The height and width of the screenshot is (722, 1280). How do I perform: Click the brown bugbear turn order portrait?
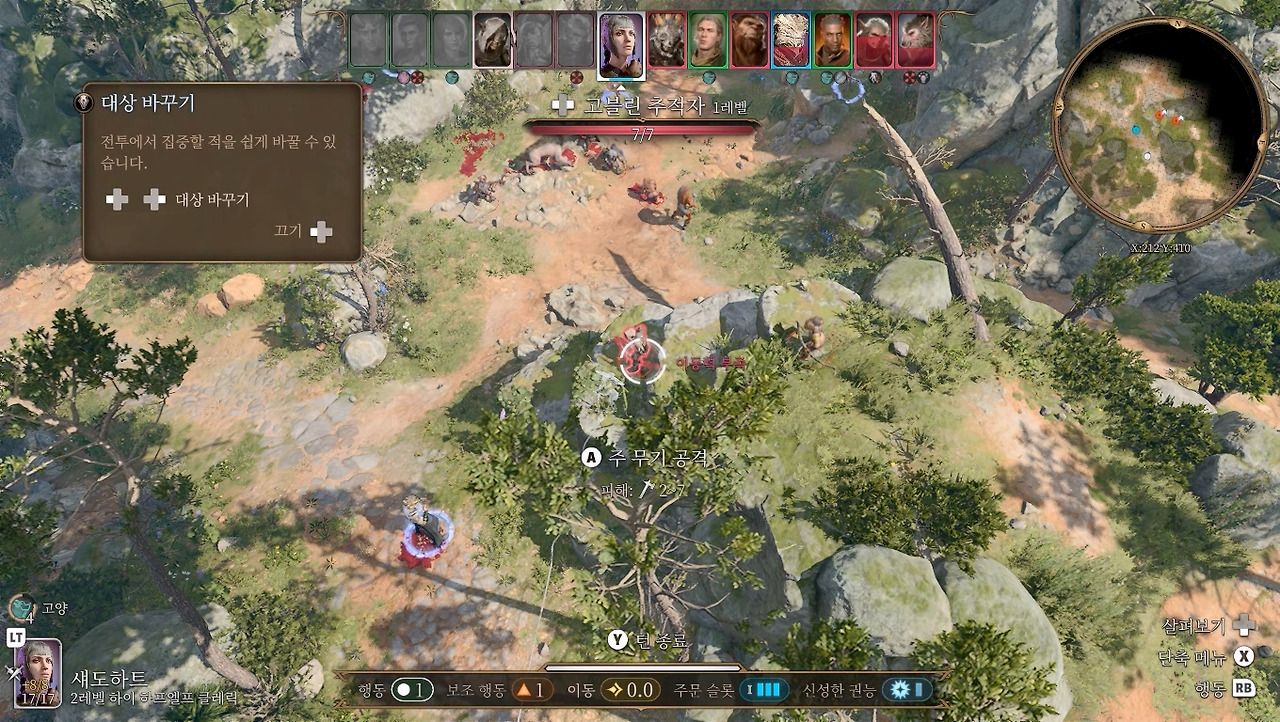tap(749, 40)
